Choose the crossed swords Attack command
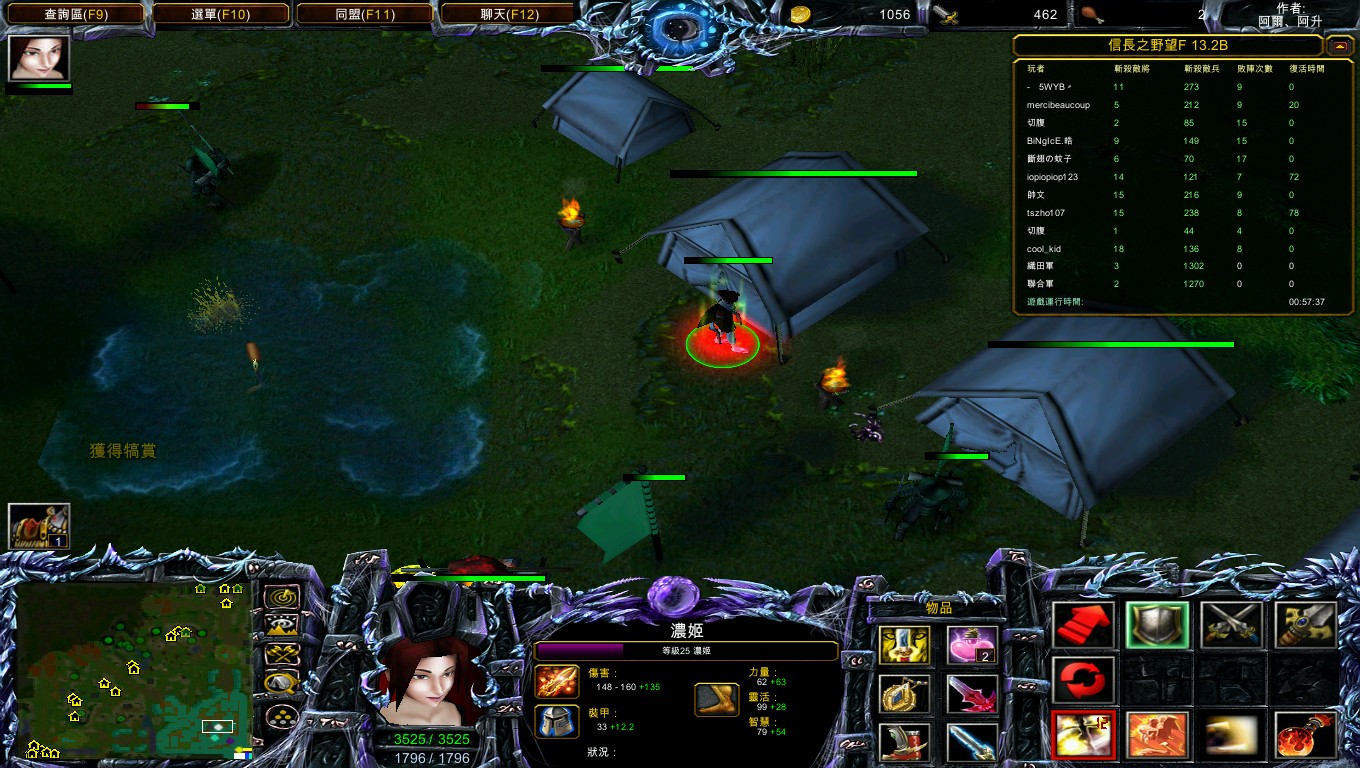This screenshot has width=1360, height=768. coord(1231,626)
